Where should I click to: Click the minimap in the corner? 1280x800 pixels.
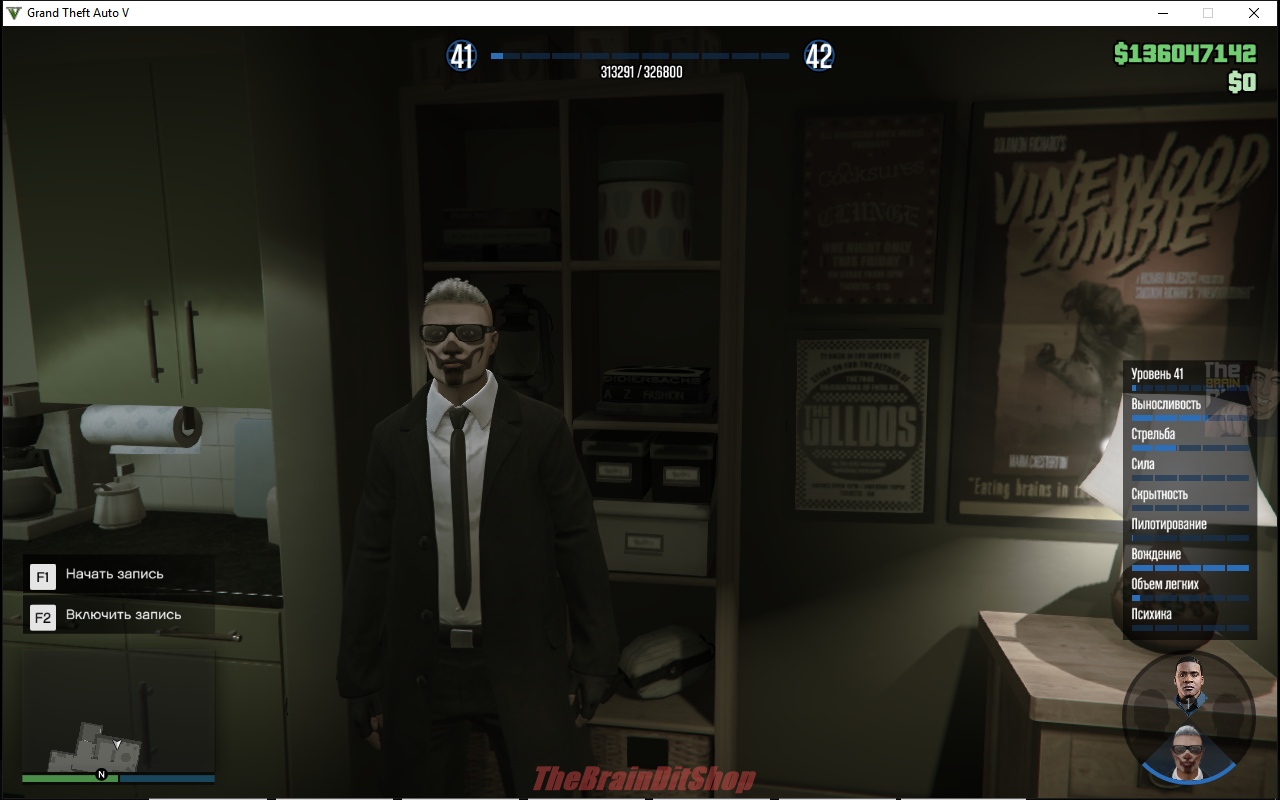tap(117, 741)
